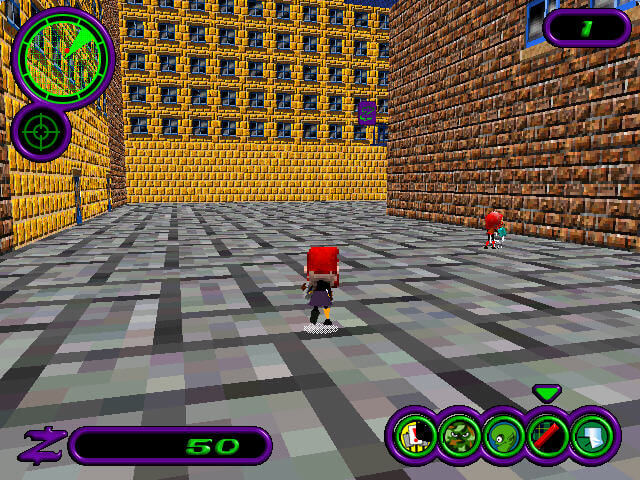This screenshot has height=480, width=640.
Task: Select the yellow exclamation mark item slot
Action: (412, 436)
